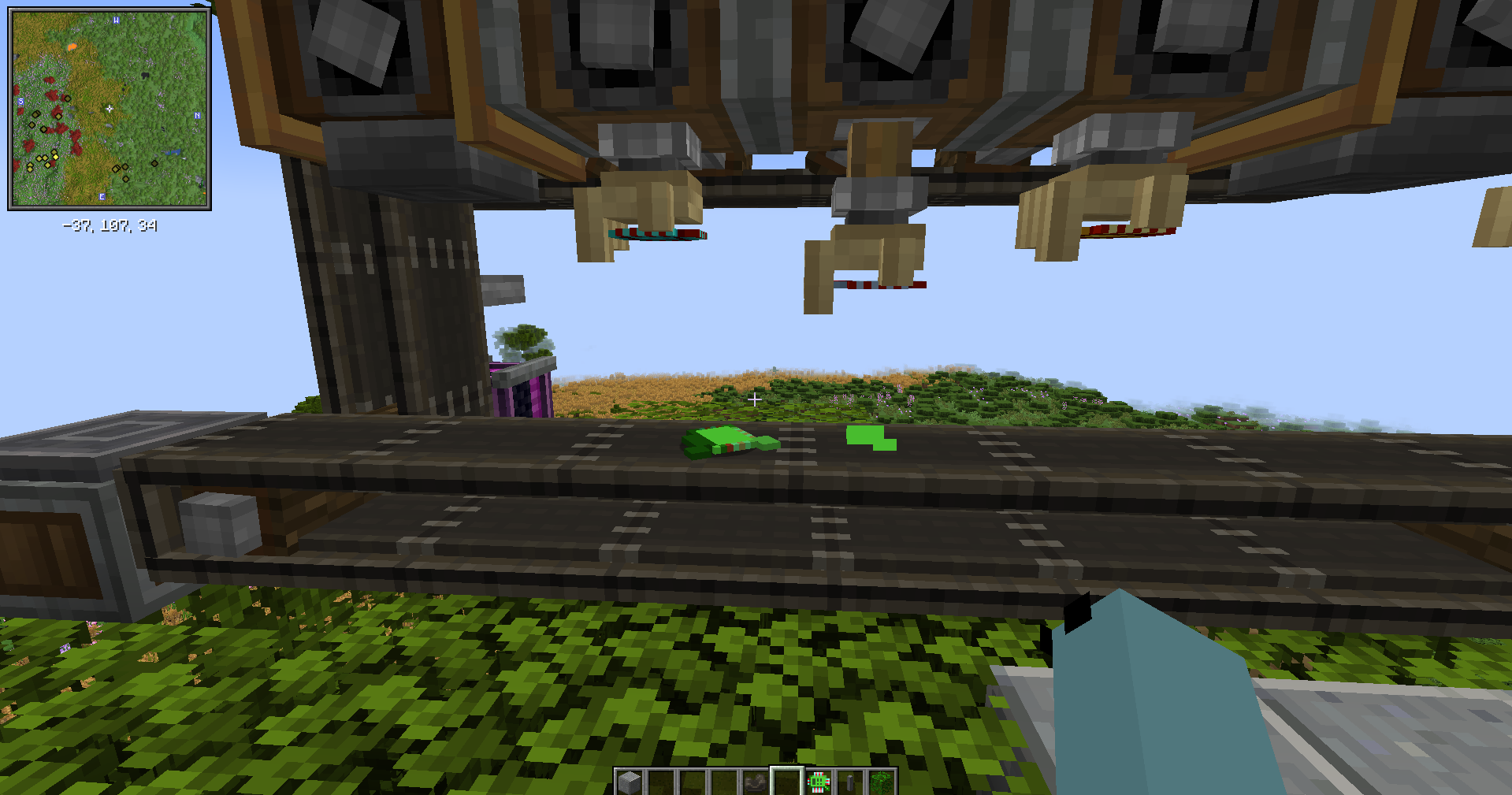Click the 'N' north marker on the minimap
1512x795 pixels.
click(198, 115)
